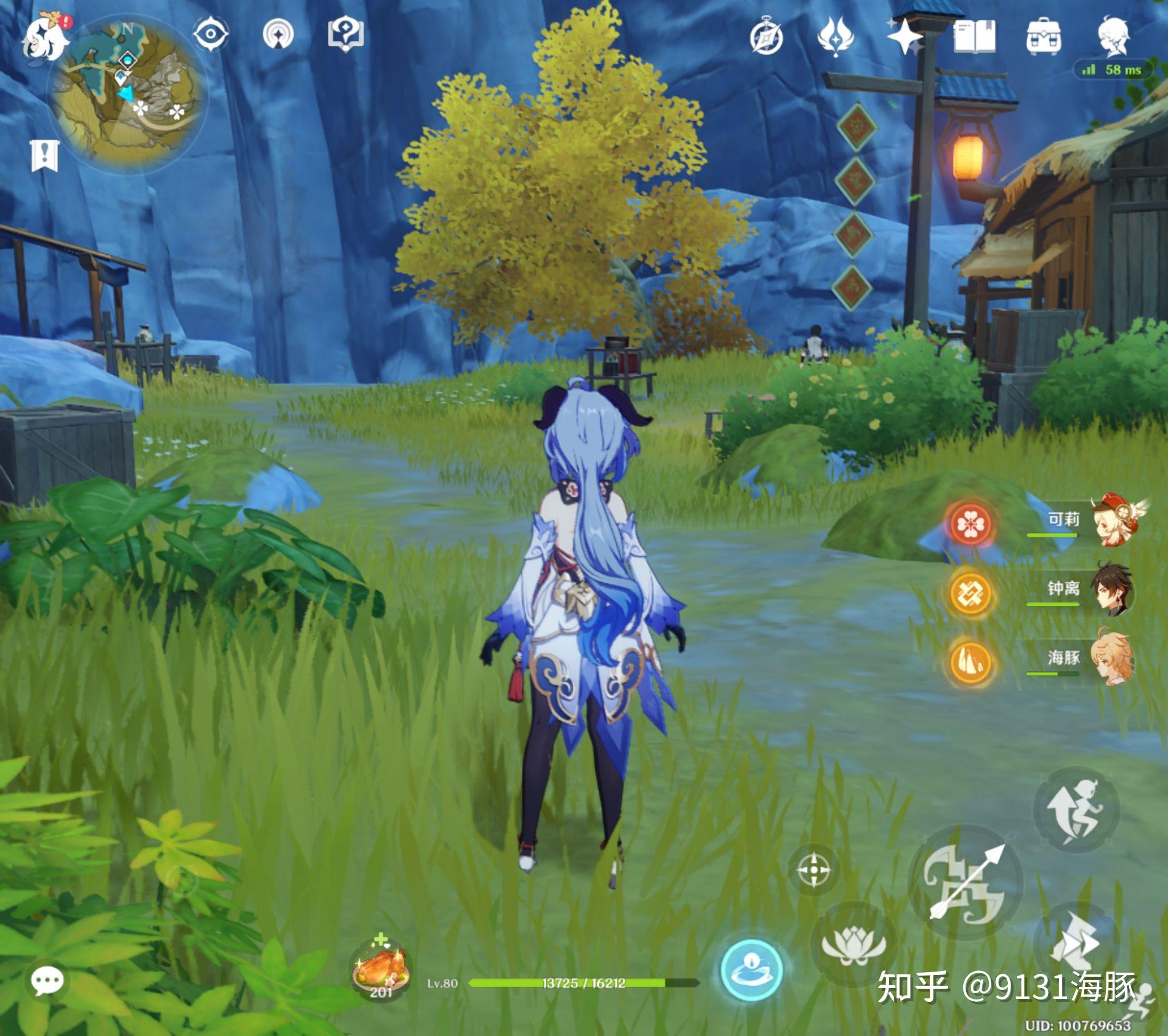Tap the jump button

[x=1076, y=809]
